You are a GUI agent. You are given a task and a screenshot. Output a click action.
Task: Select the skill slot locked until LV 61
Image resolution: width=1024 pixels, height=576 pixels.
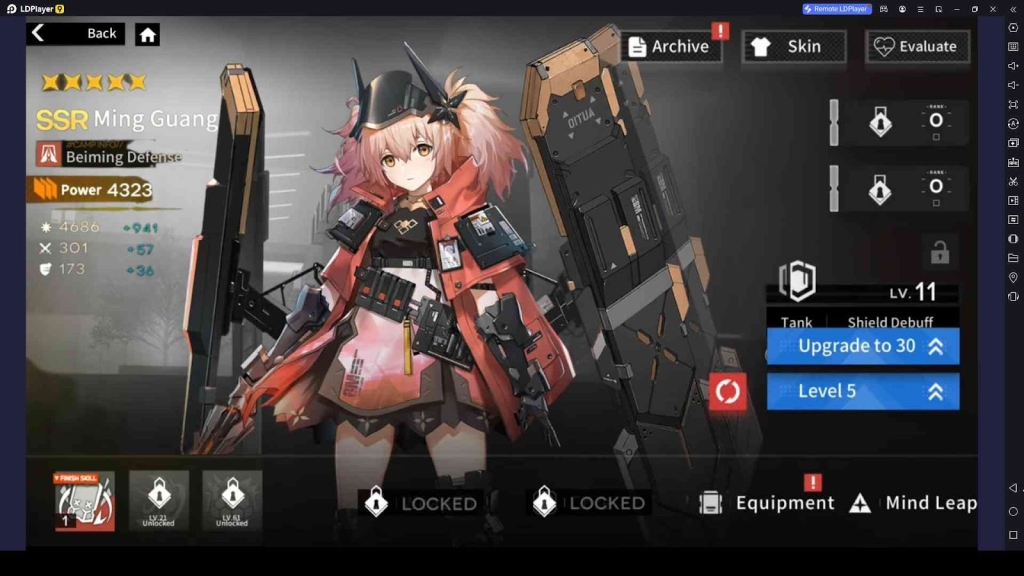232,500
